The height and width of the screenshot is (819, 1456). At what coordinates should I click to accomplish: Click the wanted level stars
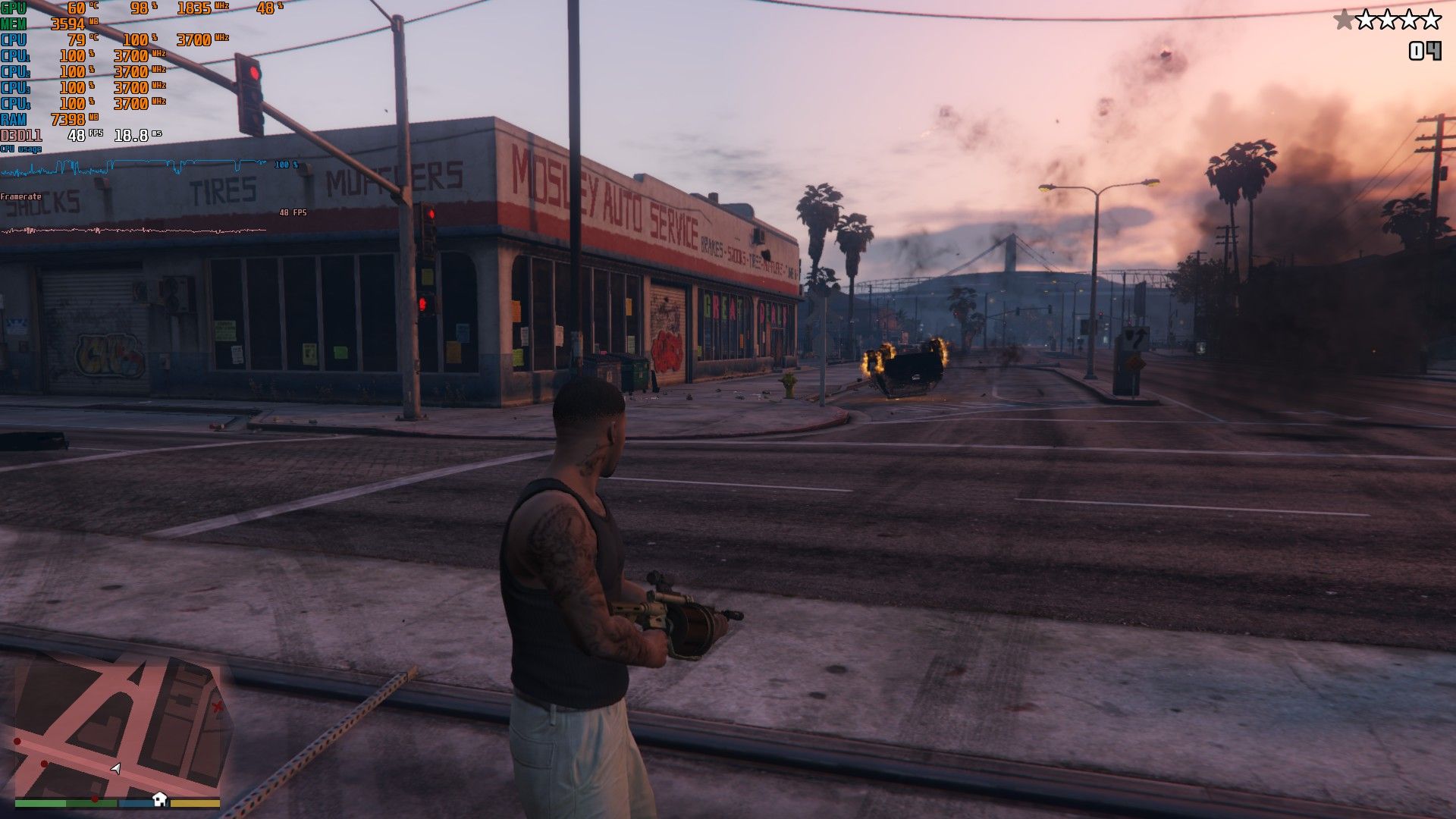(x=1387, y=20)
